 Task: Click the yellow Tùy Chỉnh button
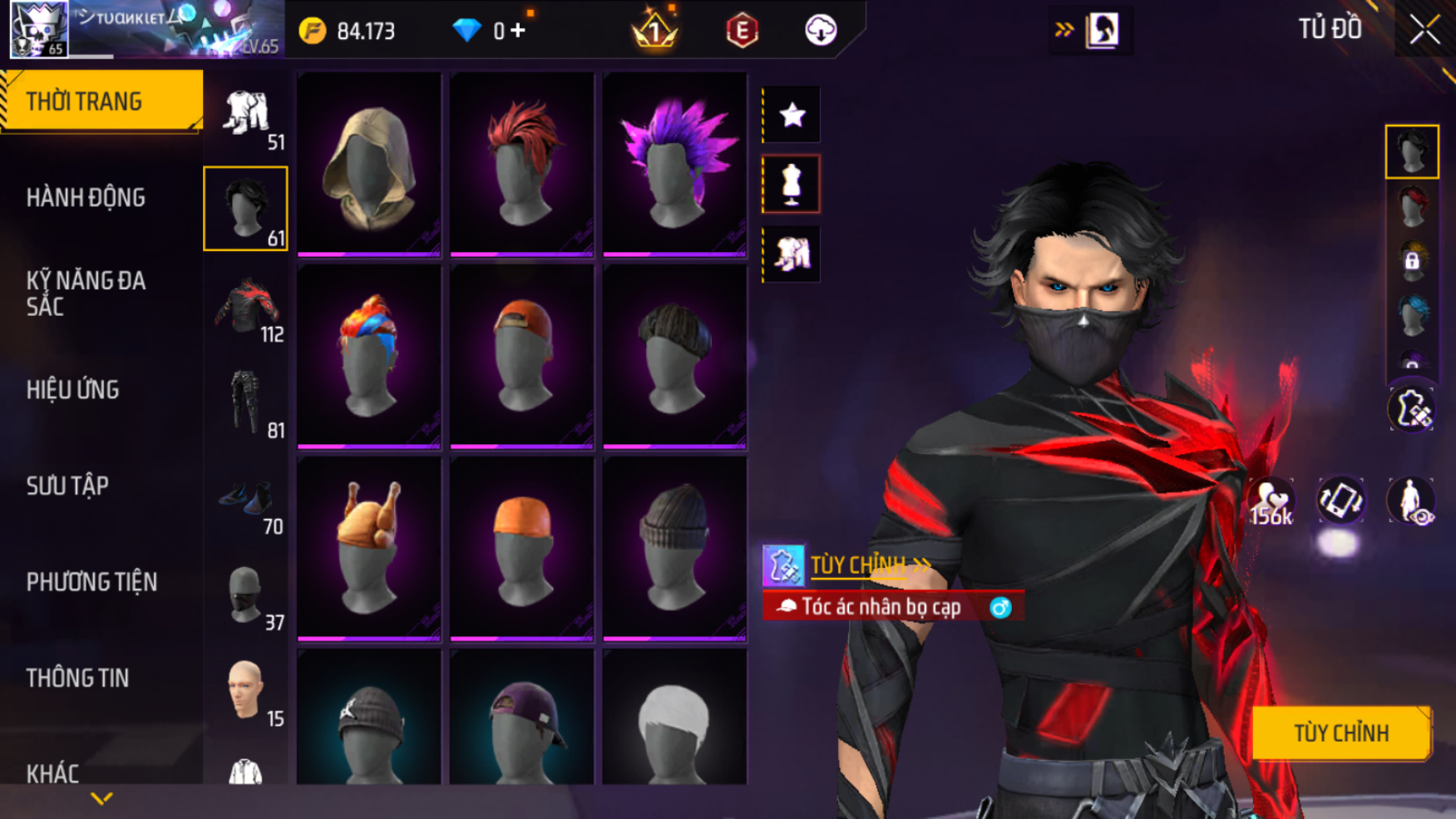[1340, 733]
